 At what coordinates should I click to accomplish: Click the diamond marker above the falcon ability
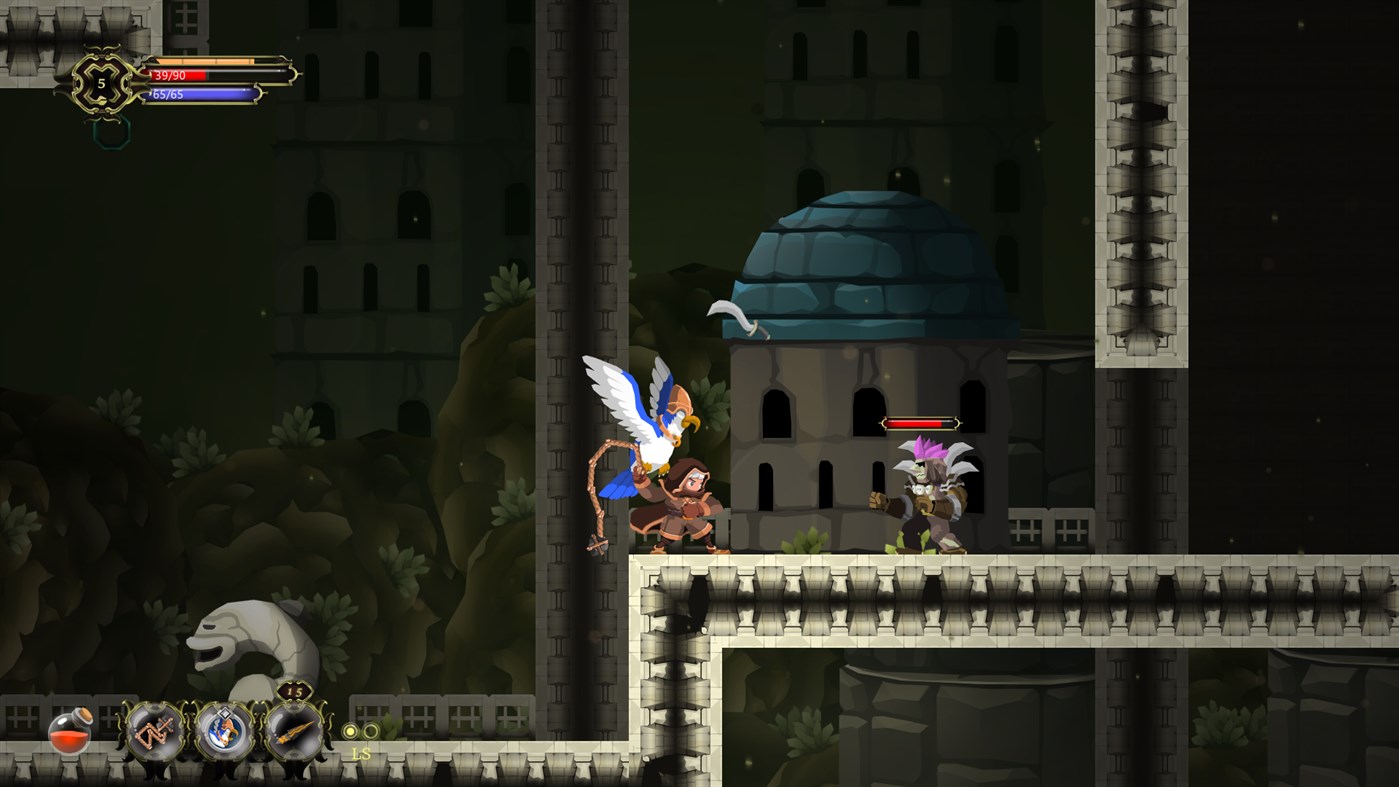pos(225,712)
